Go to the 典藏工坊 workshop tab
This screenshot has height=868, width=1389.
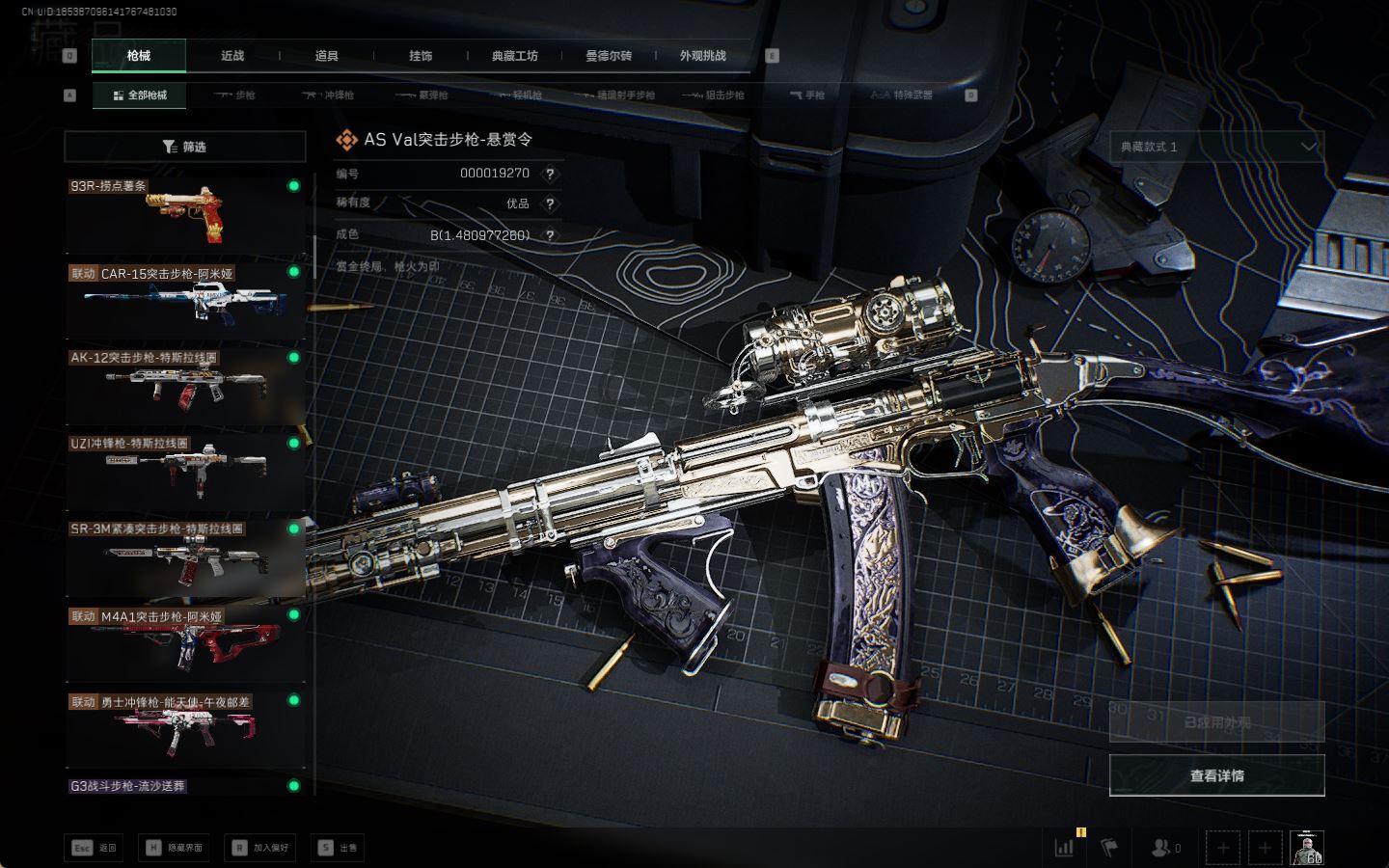coord(514,56)
